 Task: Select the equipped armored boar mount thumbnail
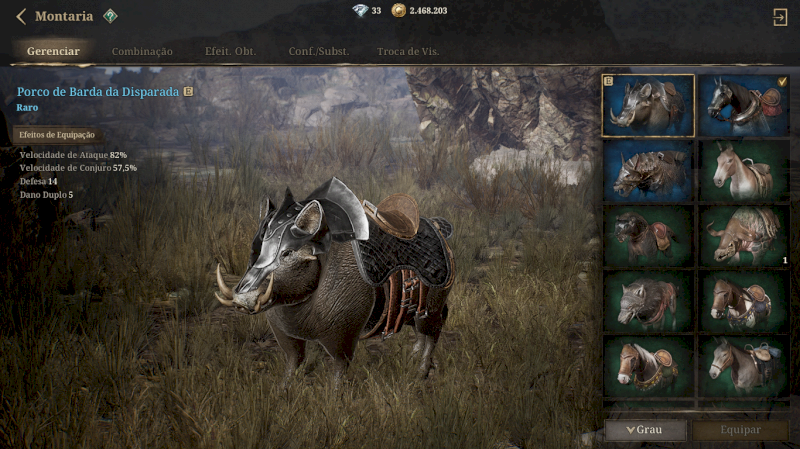648,105
